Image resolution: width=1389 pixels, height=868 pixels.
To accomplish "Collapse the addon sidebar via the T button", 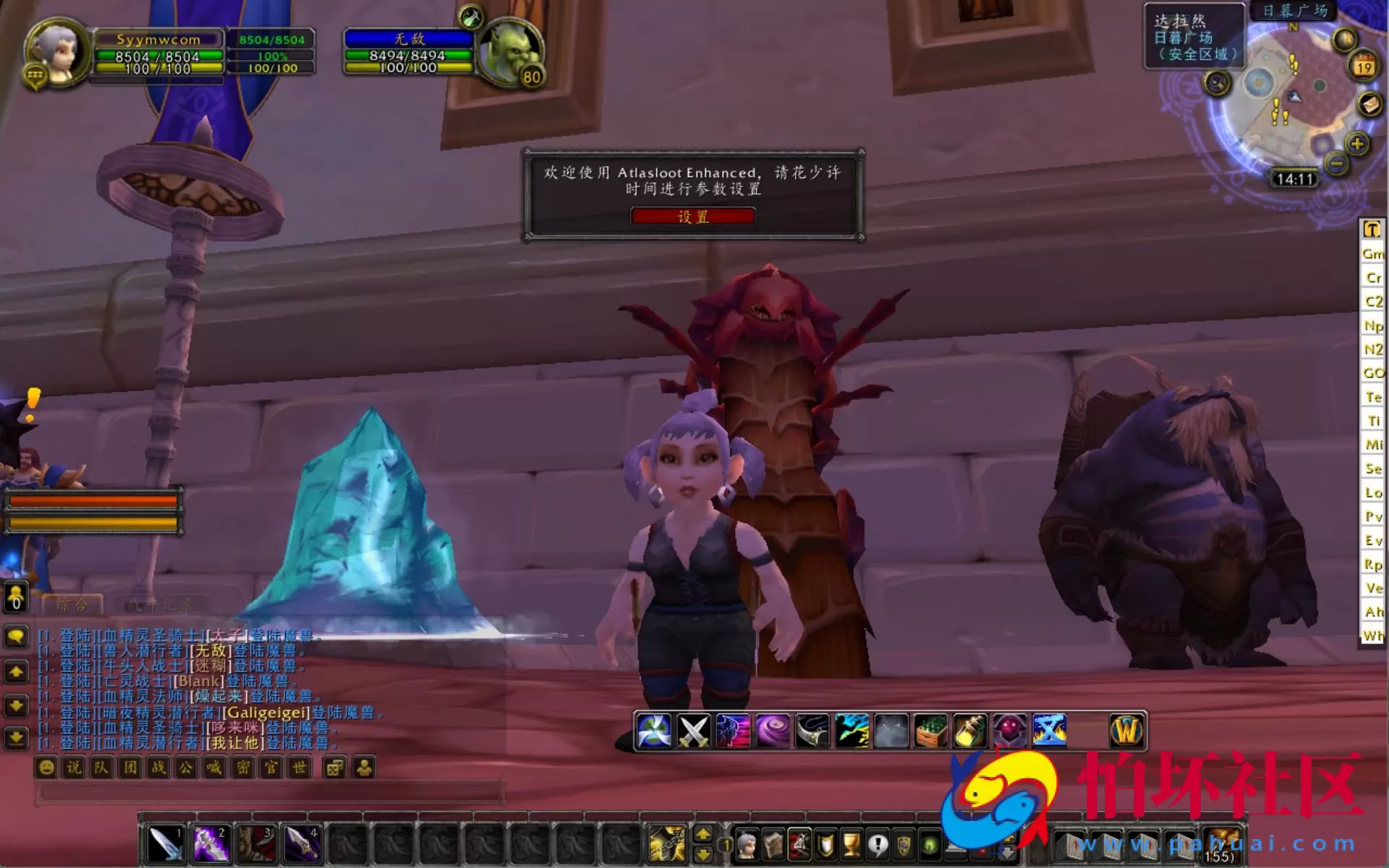I will [1371, 230].
